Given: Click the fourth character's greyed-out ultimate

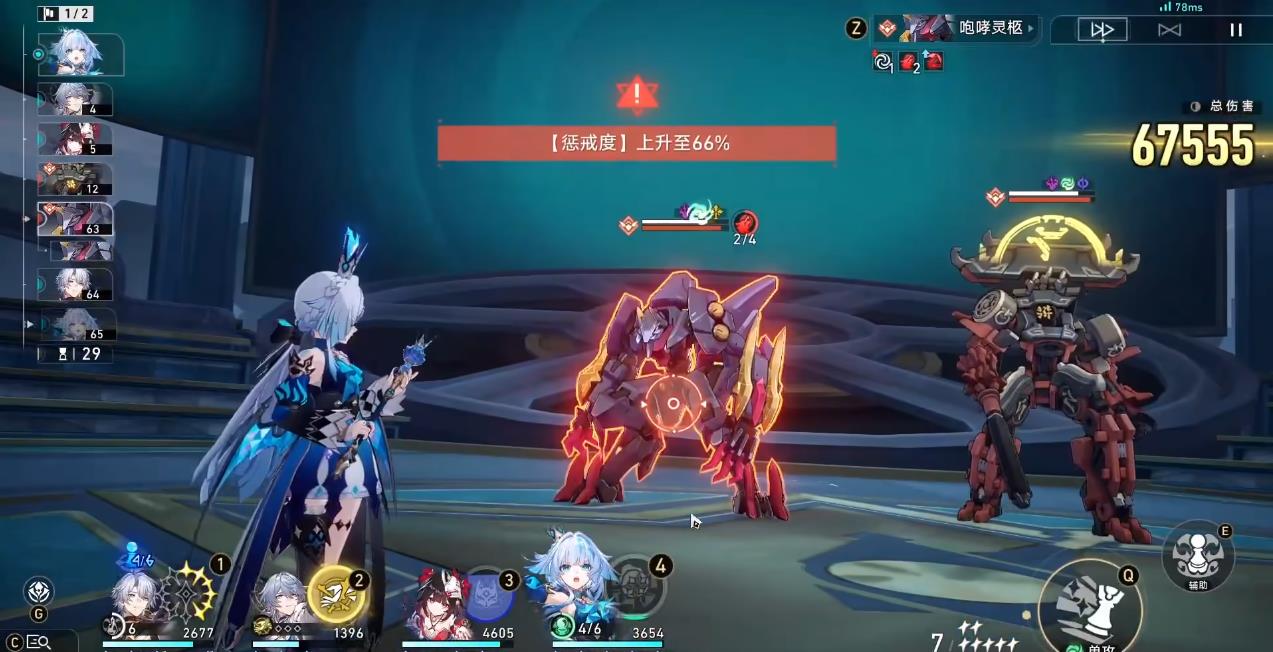Looking at the screenshot, I should 635,590.
